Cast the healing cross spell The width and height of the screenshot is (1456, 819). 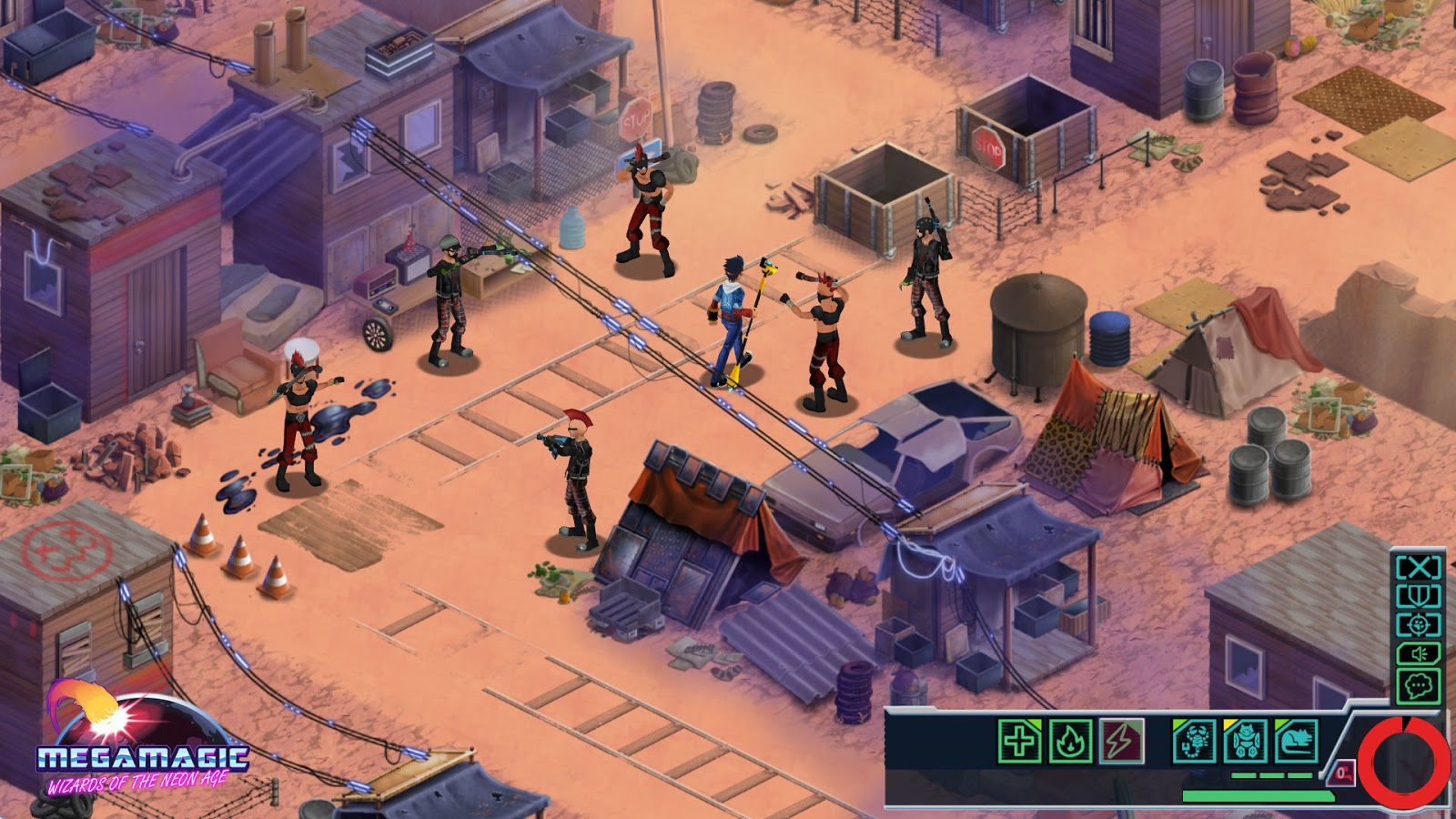1022,742
